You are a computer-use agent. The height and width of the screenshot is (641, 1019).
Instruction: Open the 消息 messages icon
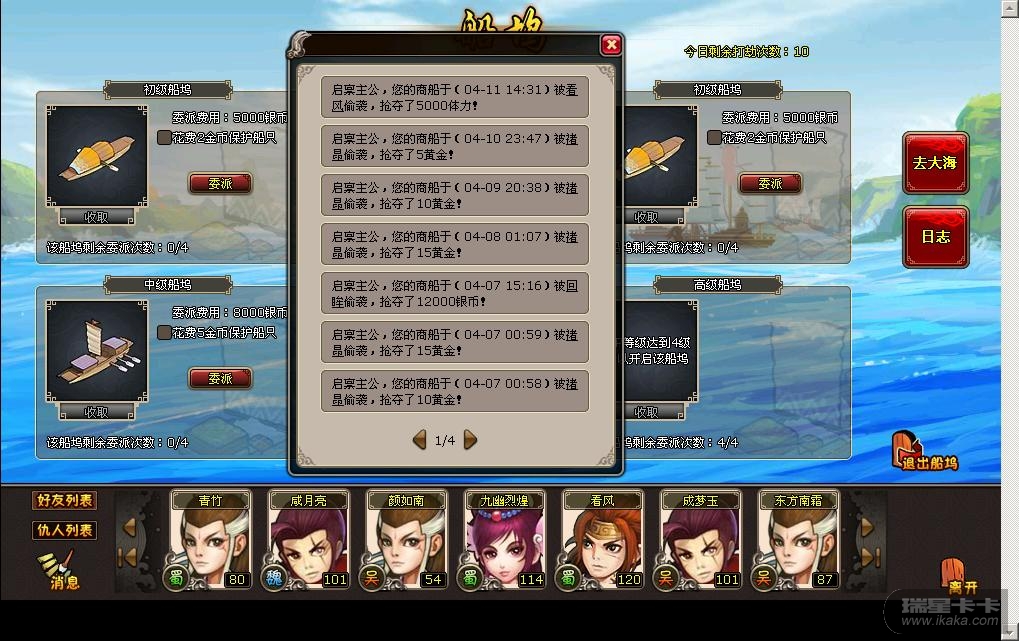58,573
